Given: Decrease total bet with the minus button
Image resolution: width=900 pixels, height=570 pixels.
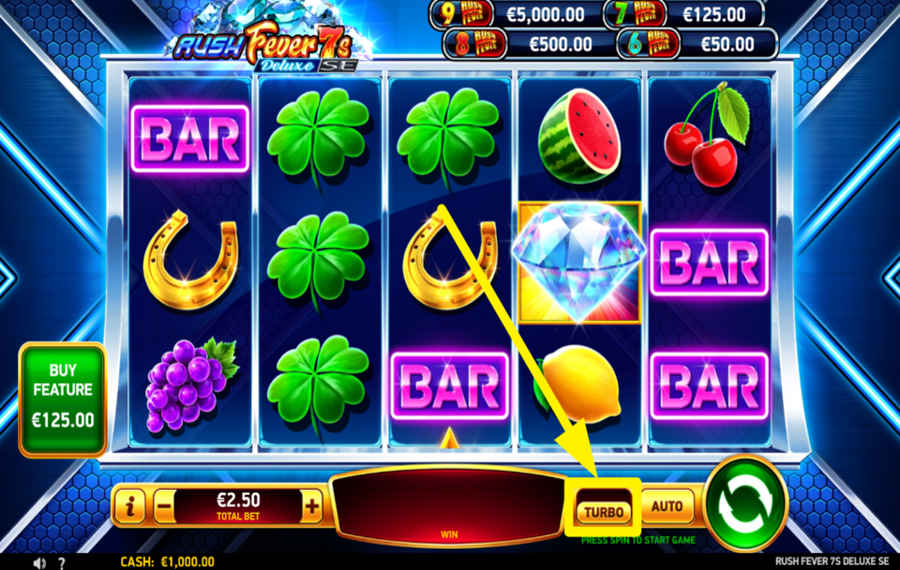Looking at the screenshot, I should click(x=164, y=507).
